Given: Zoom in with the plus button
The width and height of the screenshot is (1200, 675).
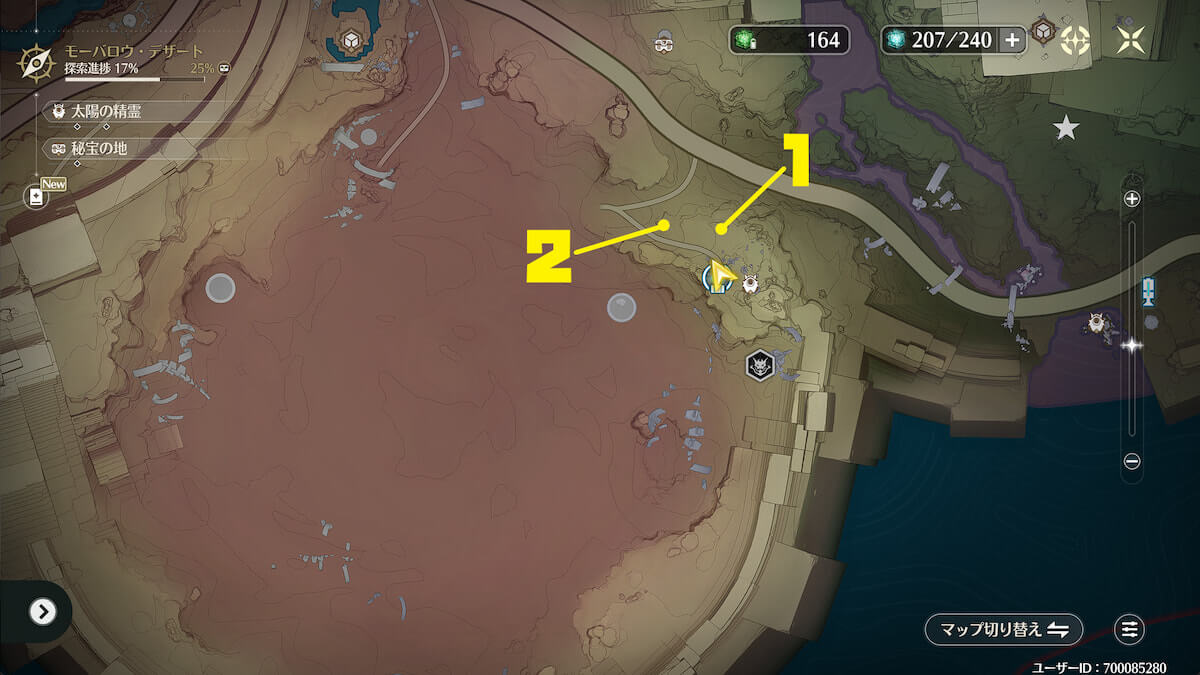Looking at the screenshot, I should coord(1132,199).
